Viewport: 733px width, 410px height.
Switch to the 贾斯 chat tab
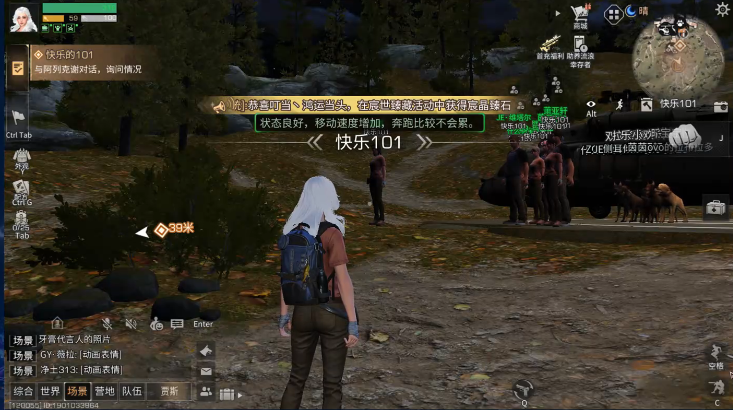tap(169, 391)
